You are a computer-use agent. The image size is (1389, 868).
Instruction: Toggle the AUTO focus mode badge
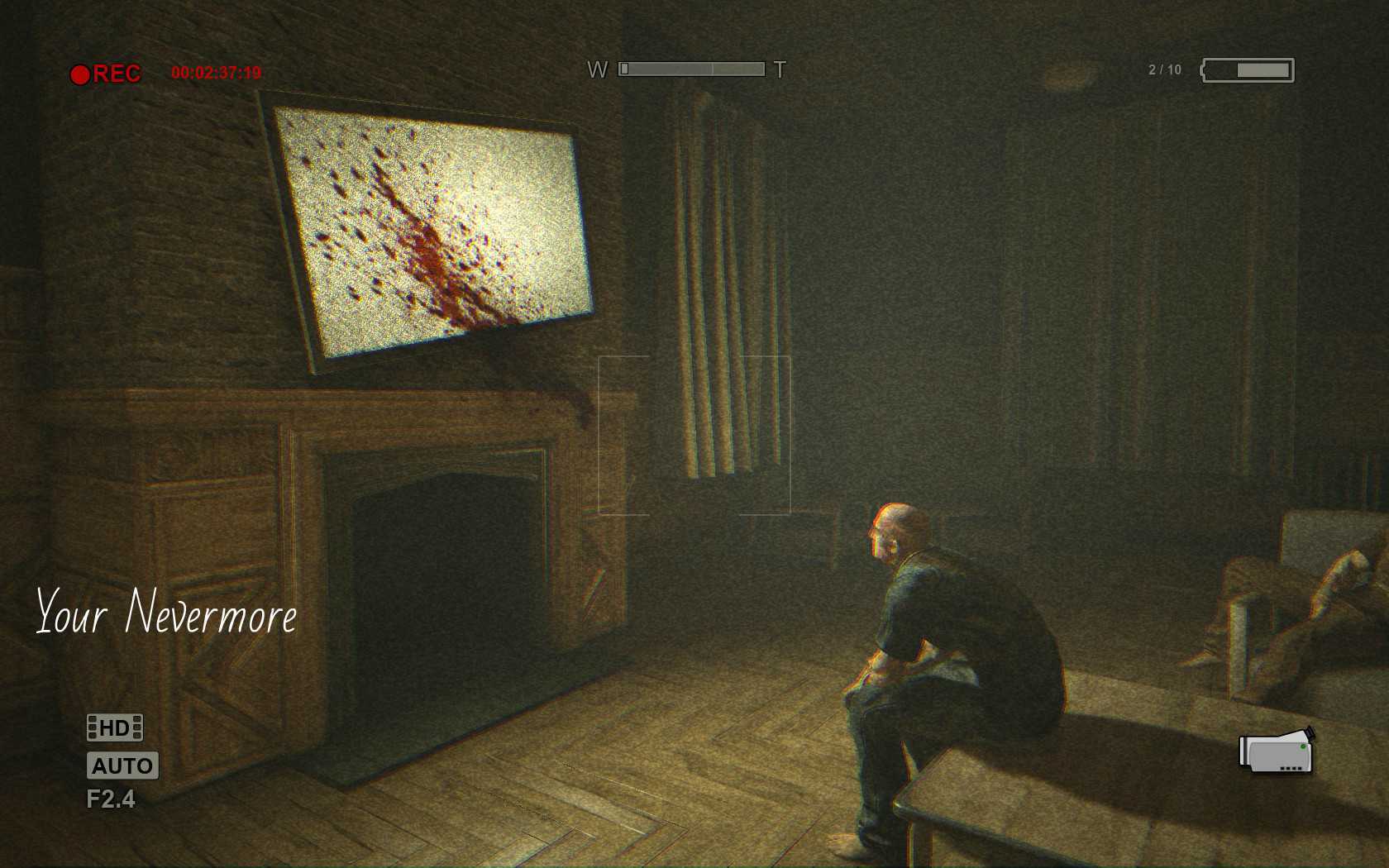tap(122, 765)
